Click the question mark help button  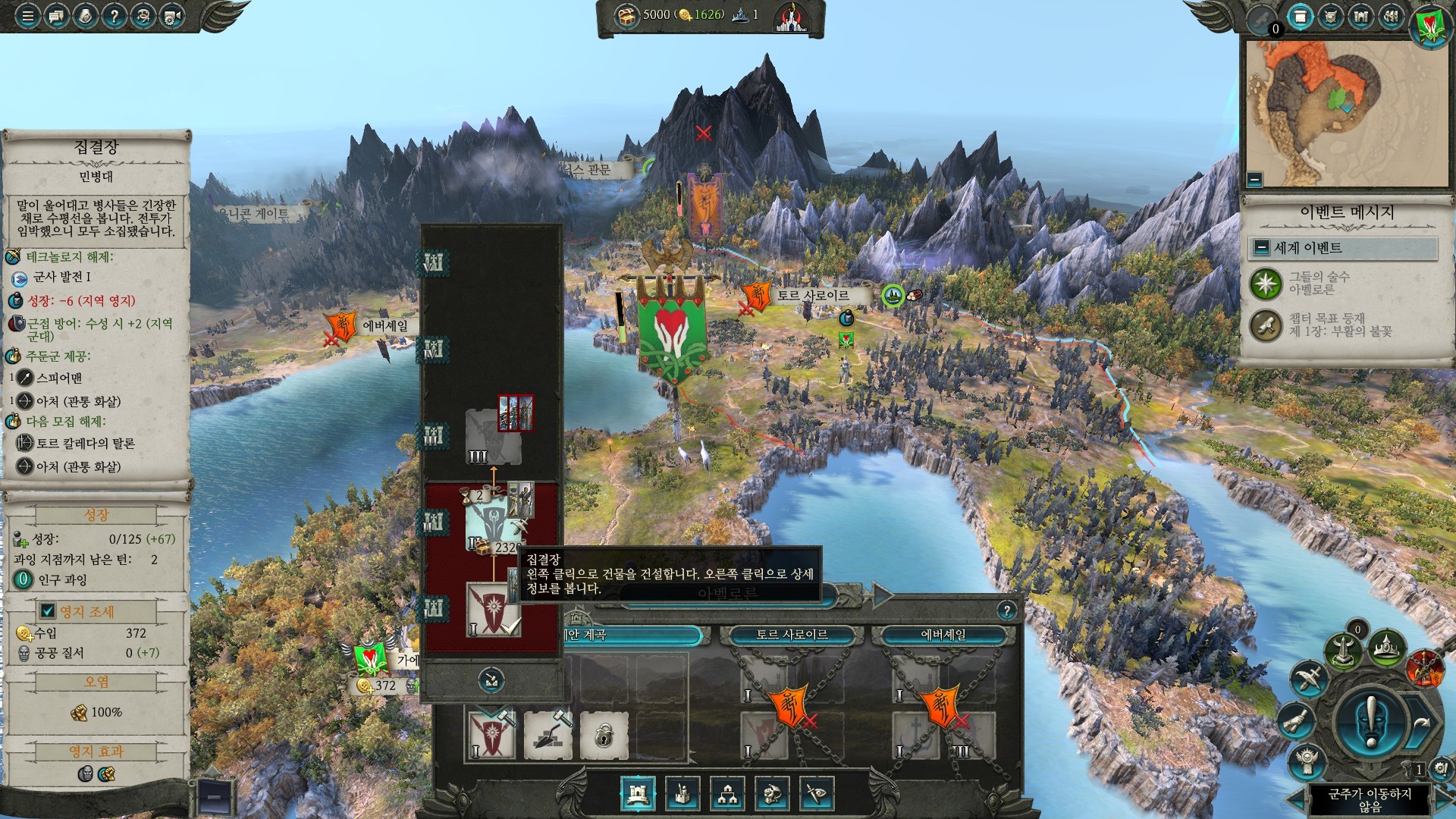pyautogui.click(x=114, y=16)
